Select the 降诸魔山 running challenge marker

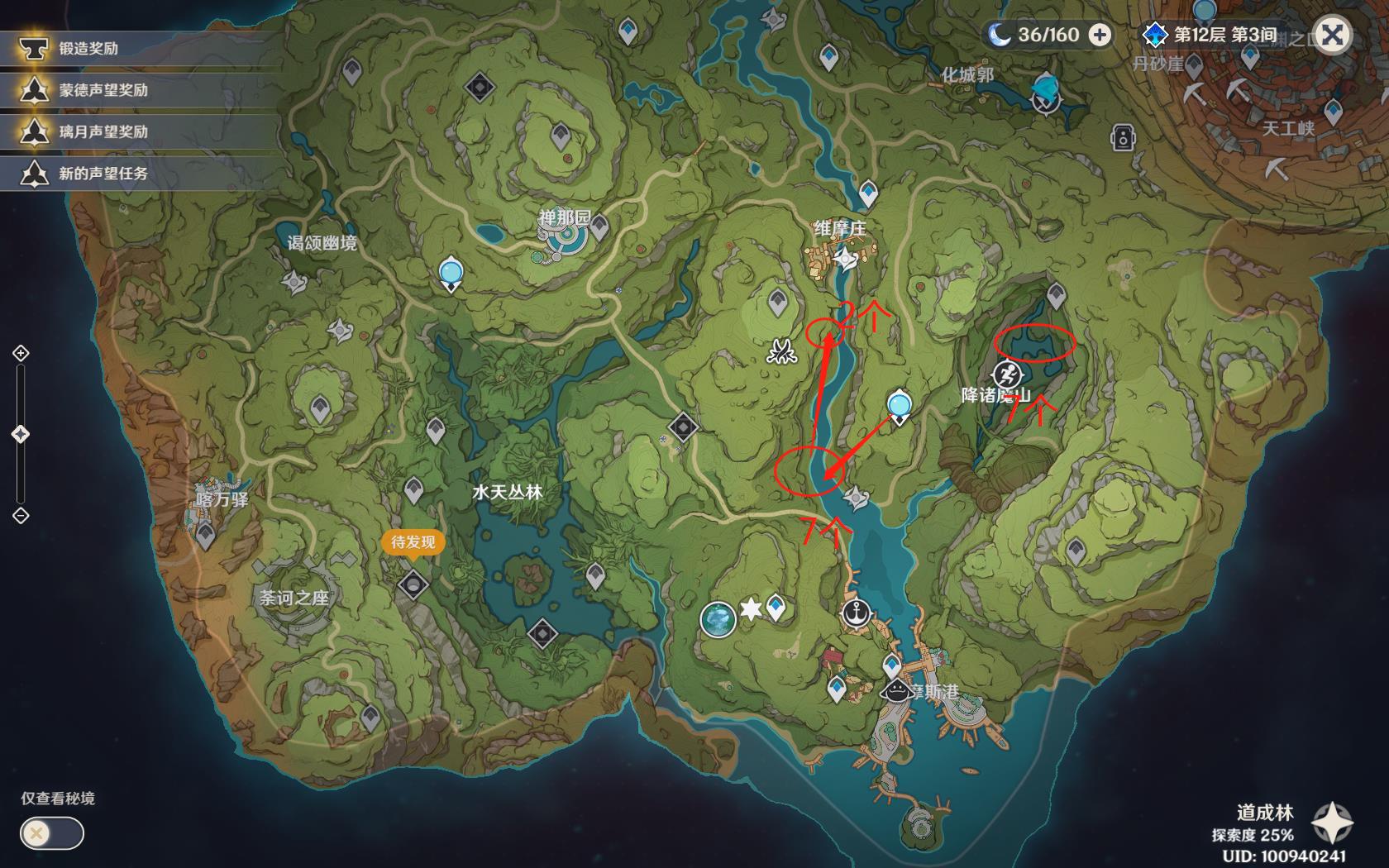[1006, 374]
